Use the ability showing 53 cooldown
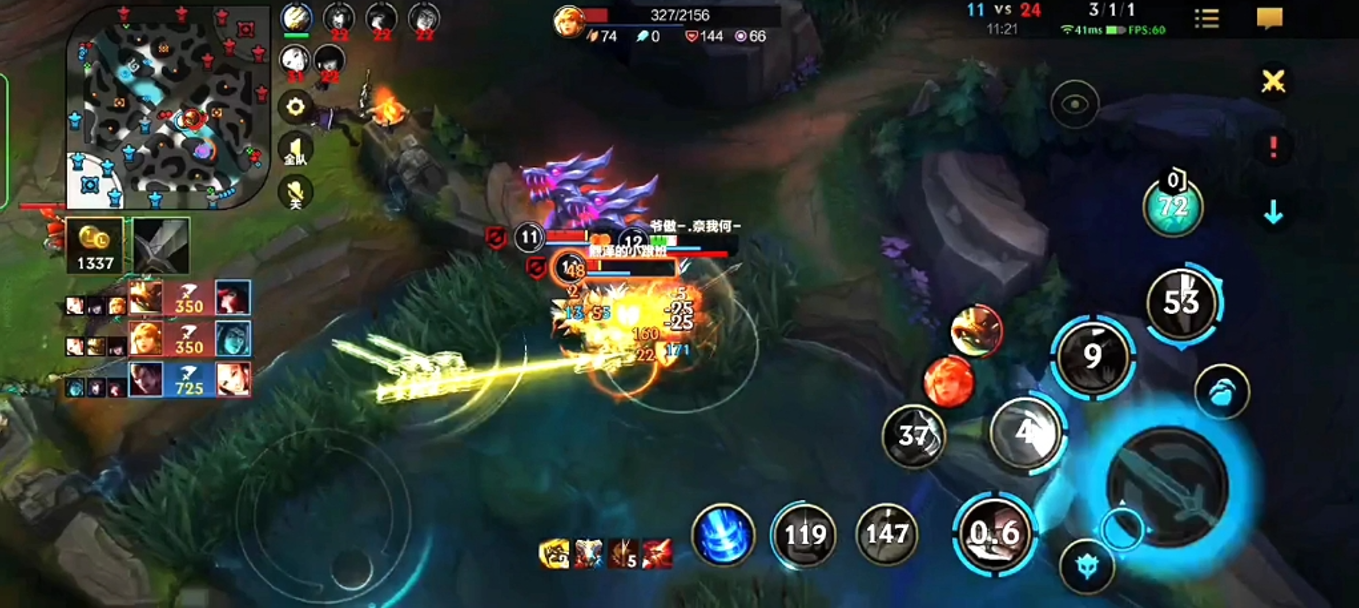The image size is (1359, 608). pyautogui.click(x=1182, y=301)
